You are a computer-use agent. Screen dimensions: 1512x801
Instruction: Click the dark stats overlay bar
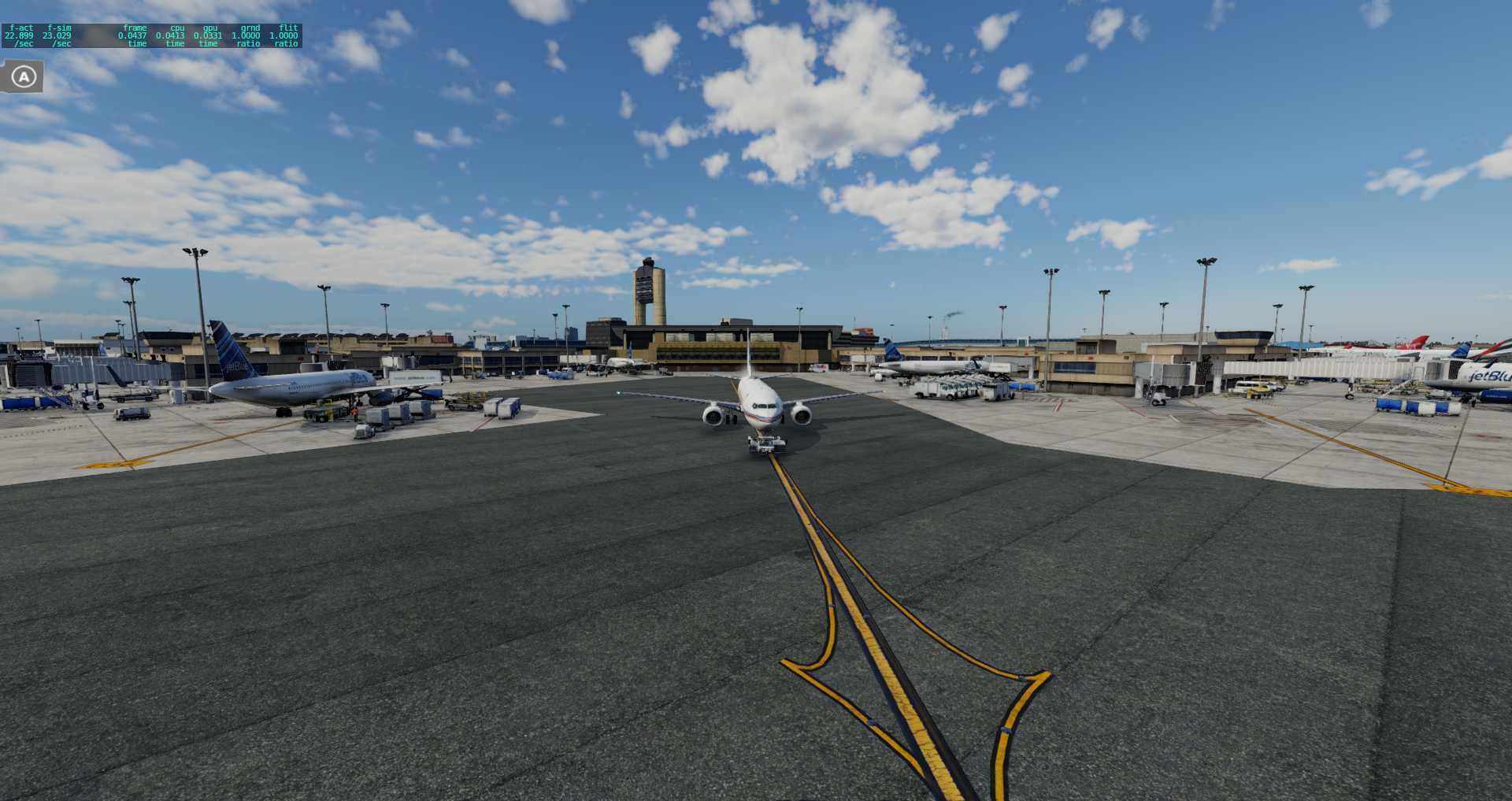point(154,35)
